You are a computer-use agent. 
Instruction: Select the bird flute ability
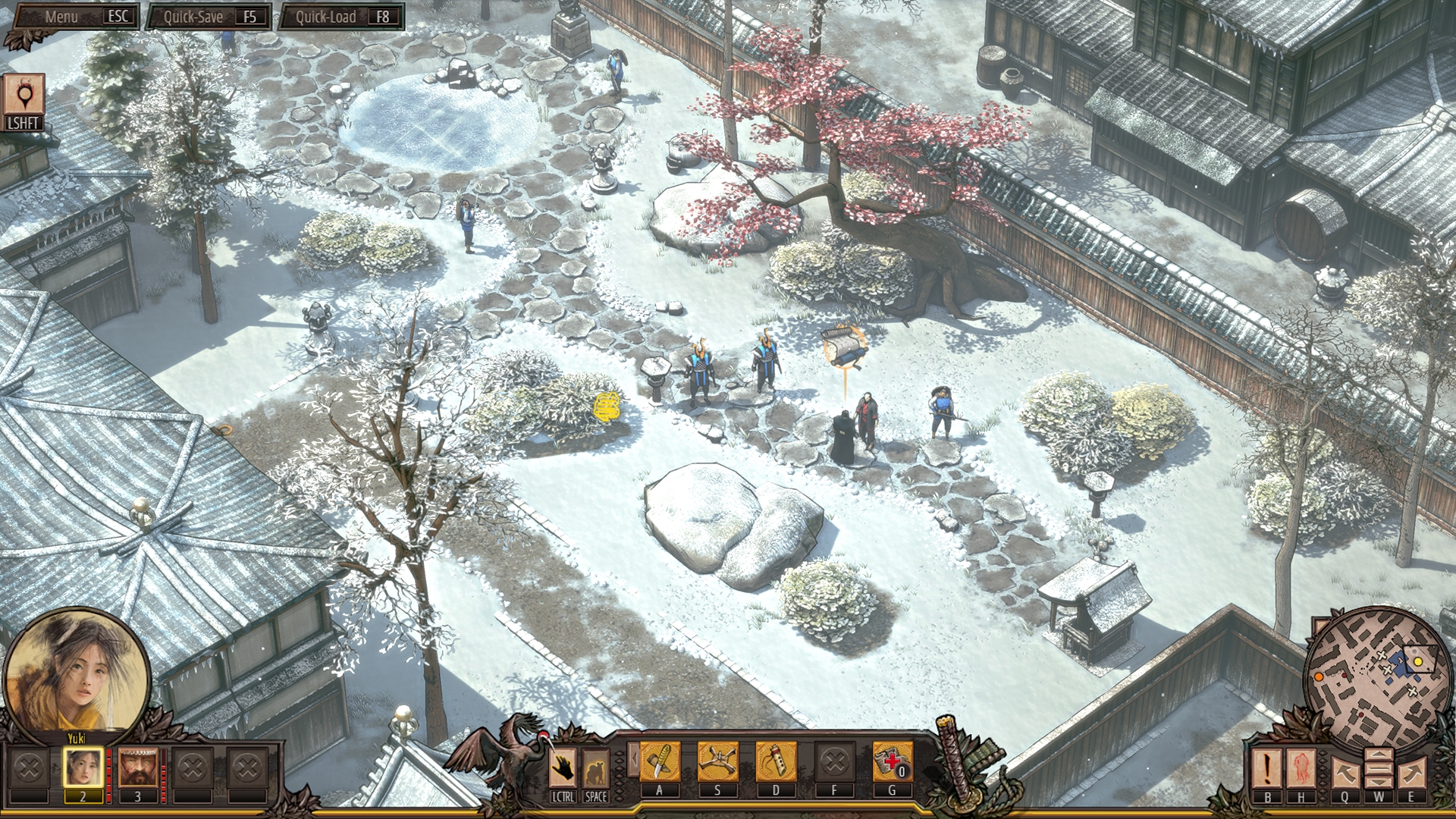776,761
